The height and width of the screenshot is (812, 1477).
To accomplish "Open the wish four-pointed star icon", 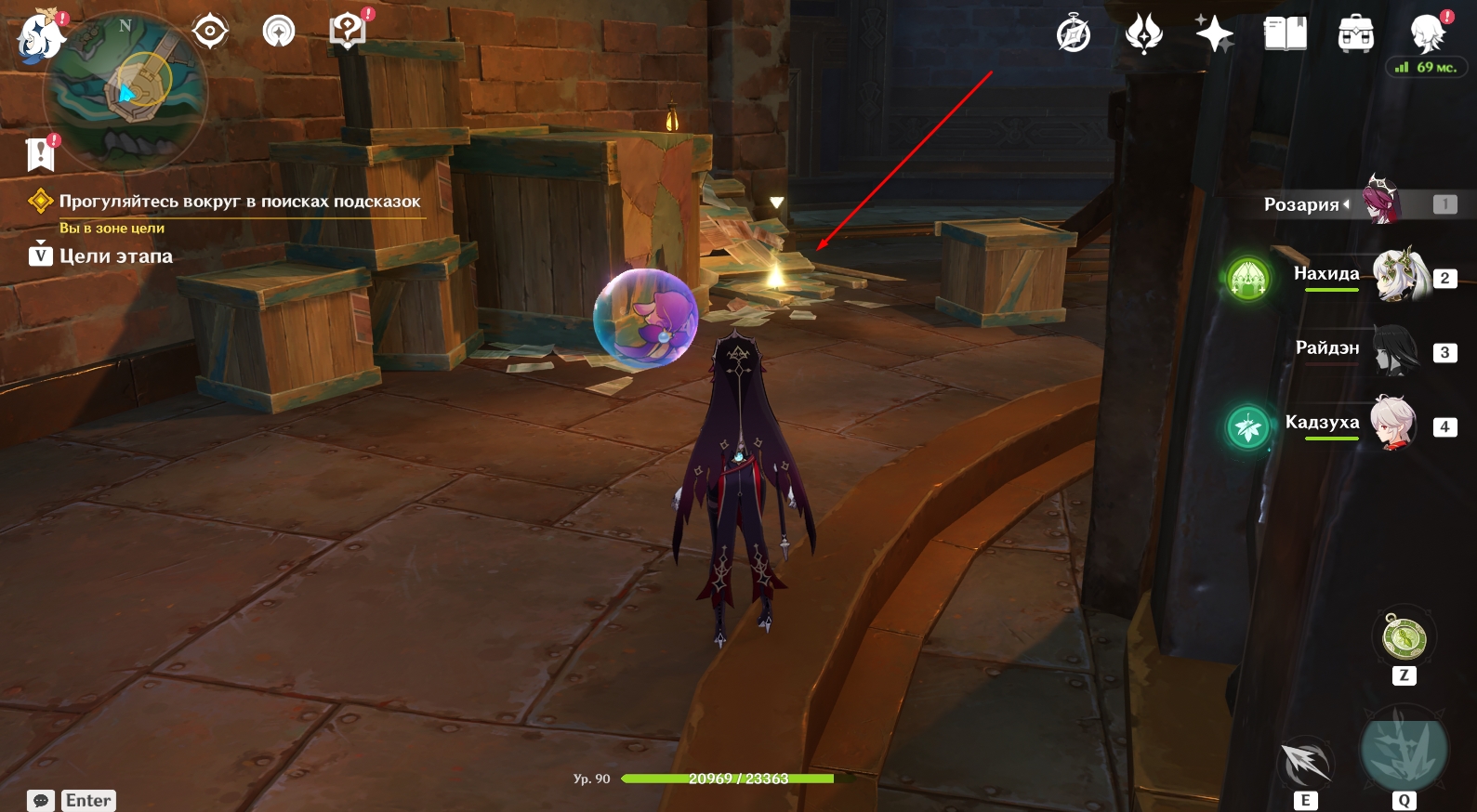I will (x=1214, y=35).
